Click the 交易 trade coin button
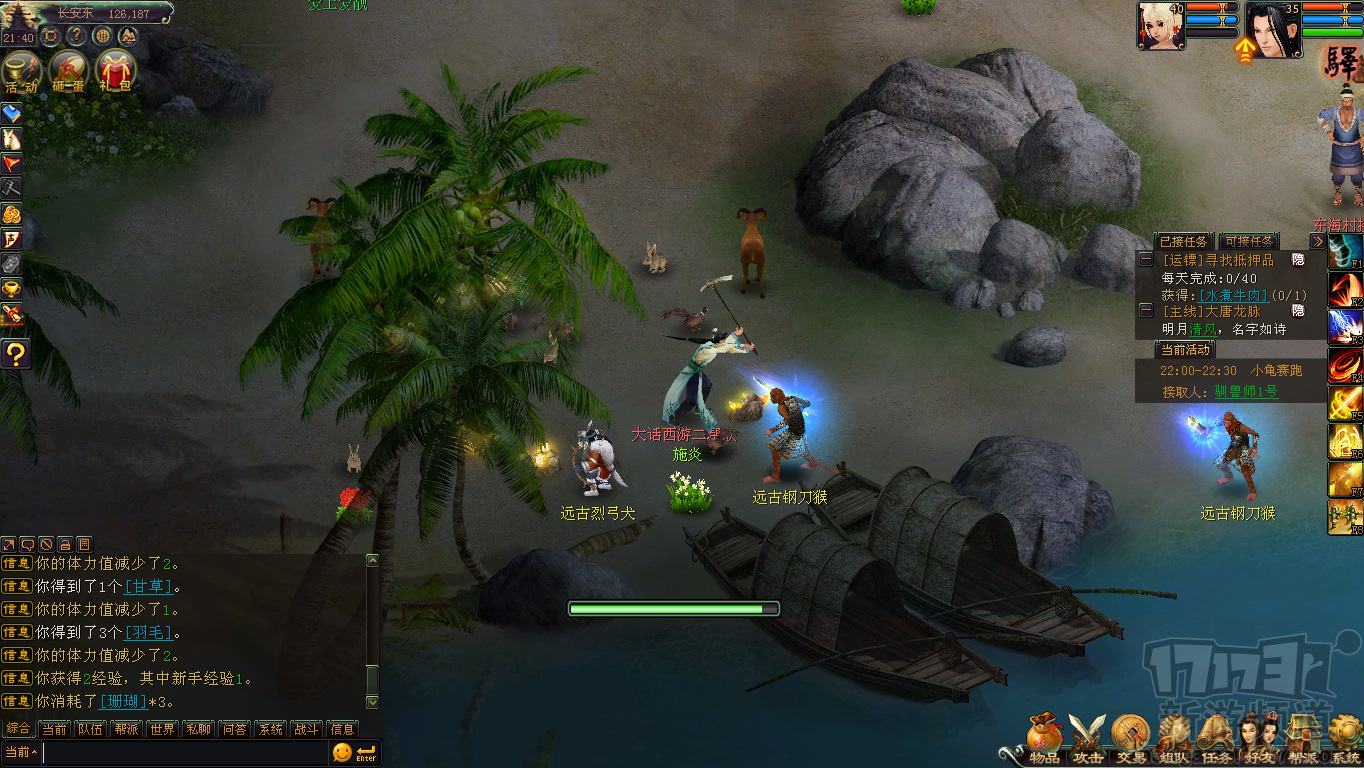This screenshot has height=768, width=1364. pyautogui.click(x=1130, y=738)
